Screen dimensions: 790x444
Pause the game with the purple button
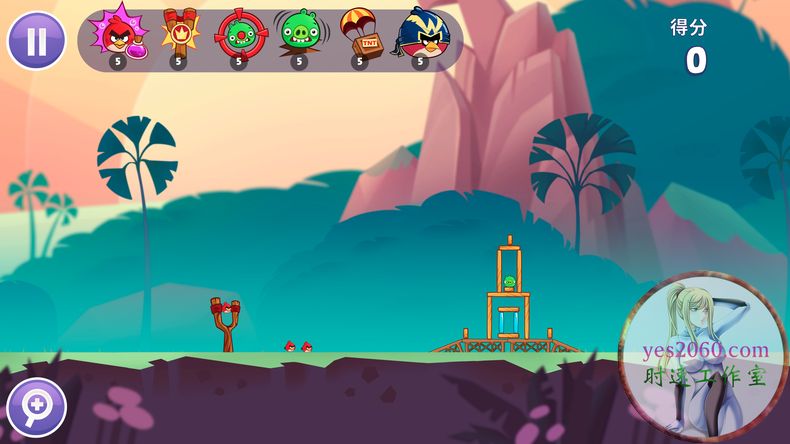pyautogui.click(x=36, y=41)
